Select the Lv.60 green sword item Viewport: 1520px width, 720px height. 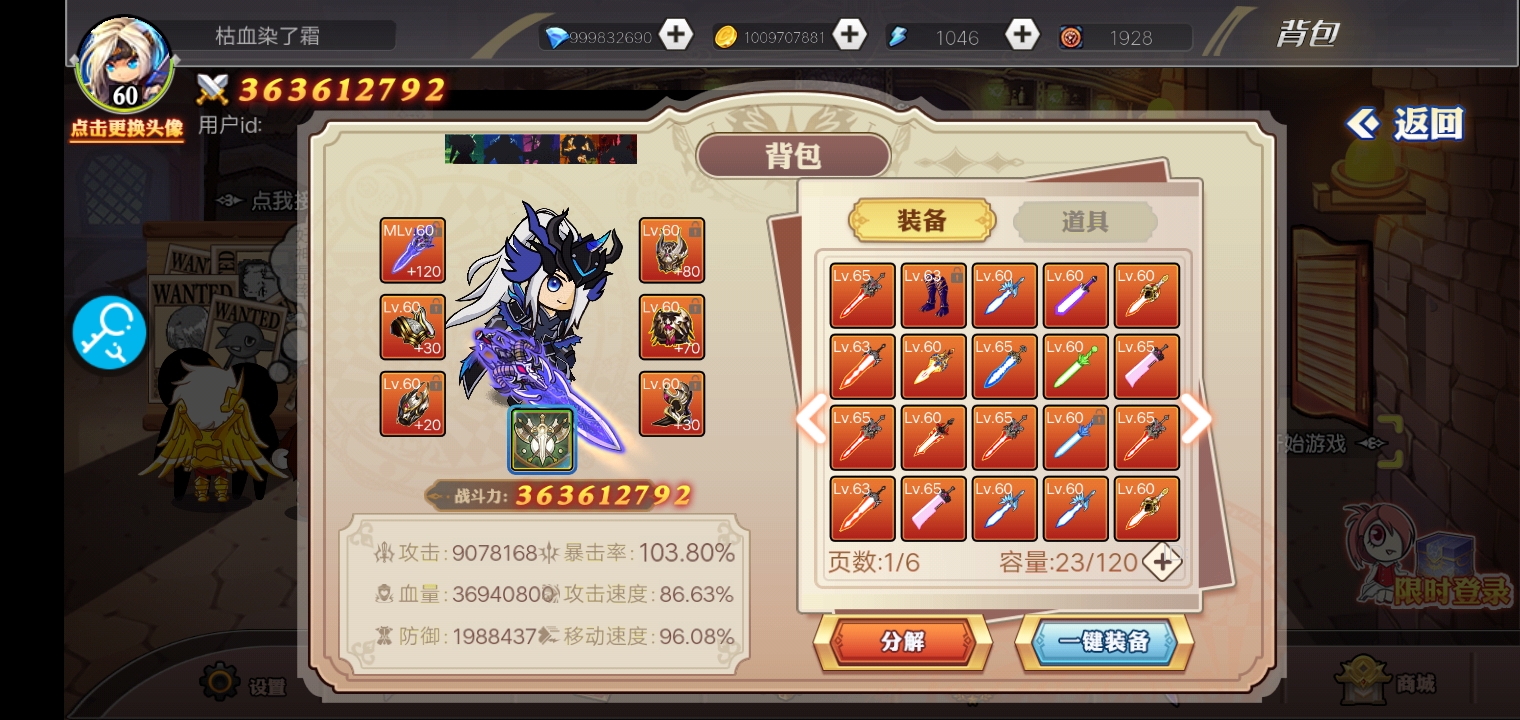(x=1075, y=367)
